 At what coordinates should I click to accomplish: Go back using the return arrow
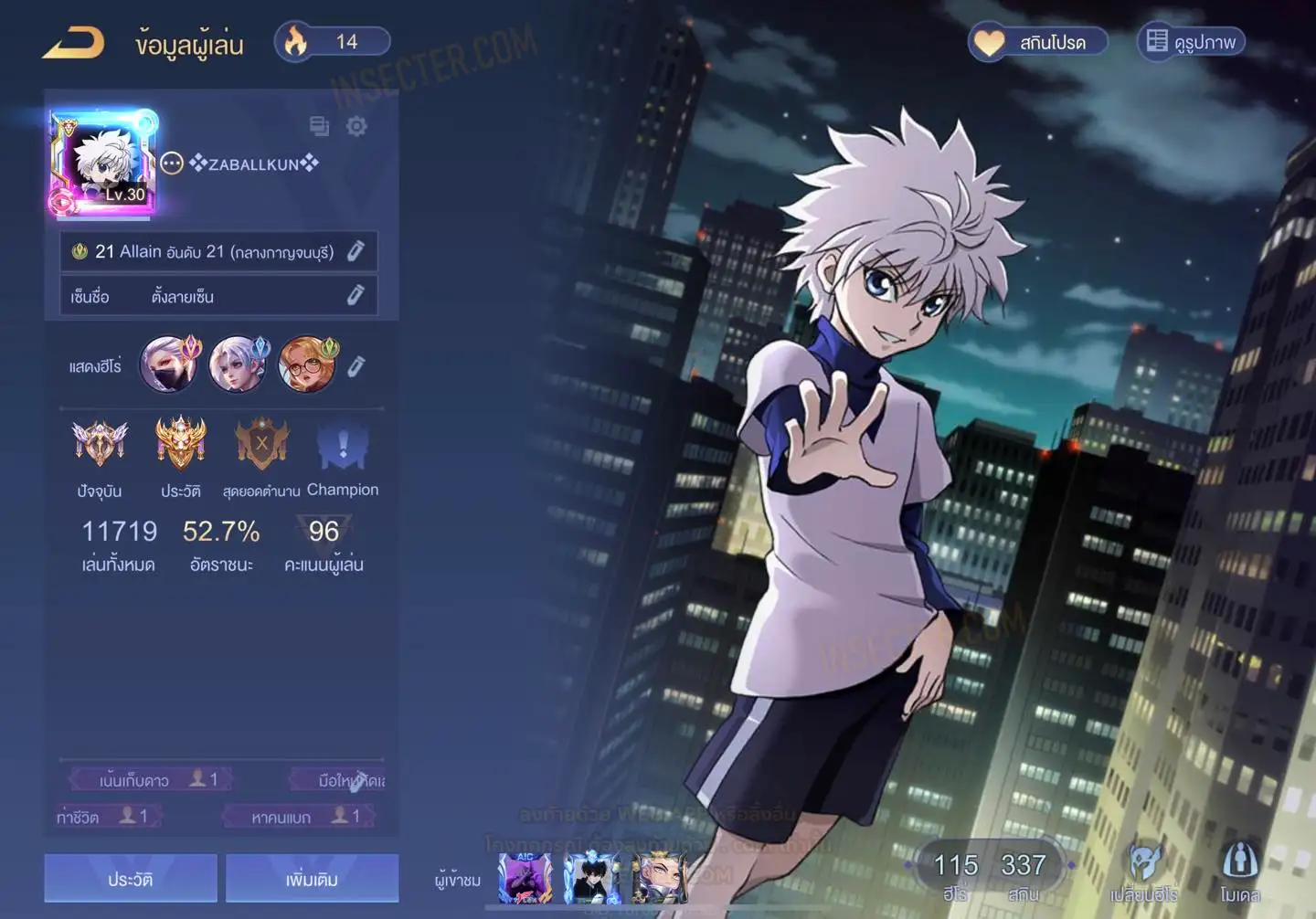tap(73, 43)
